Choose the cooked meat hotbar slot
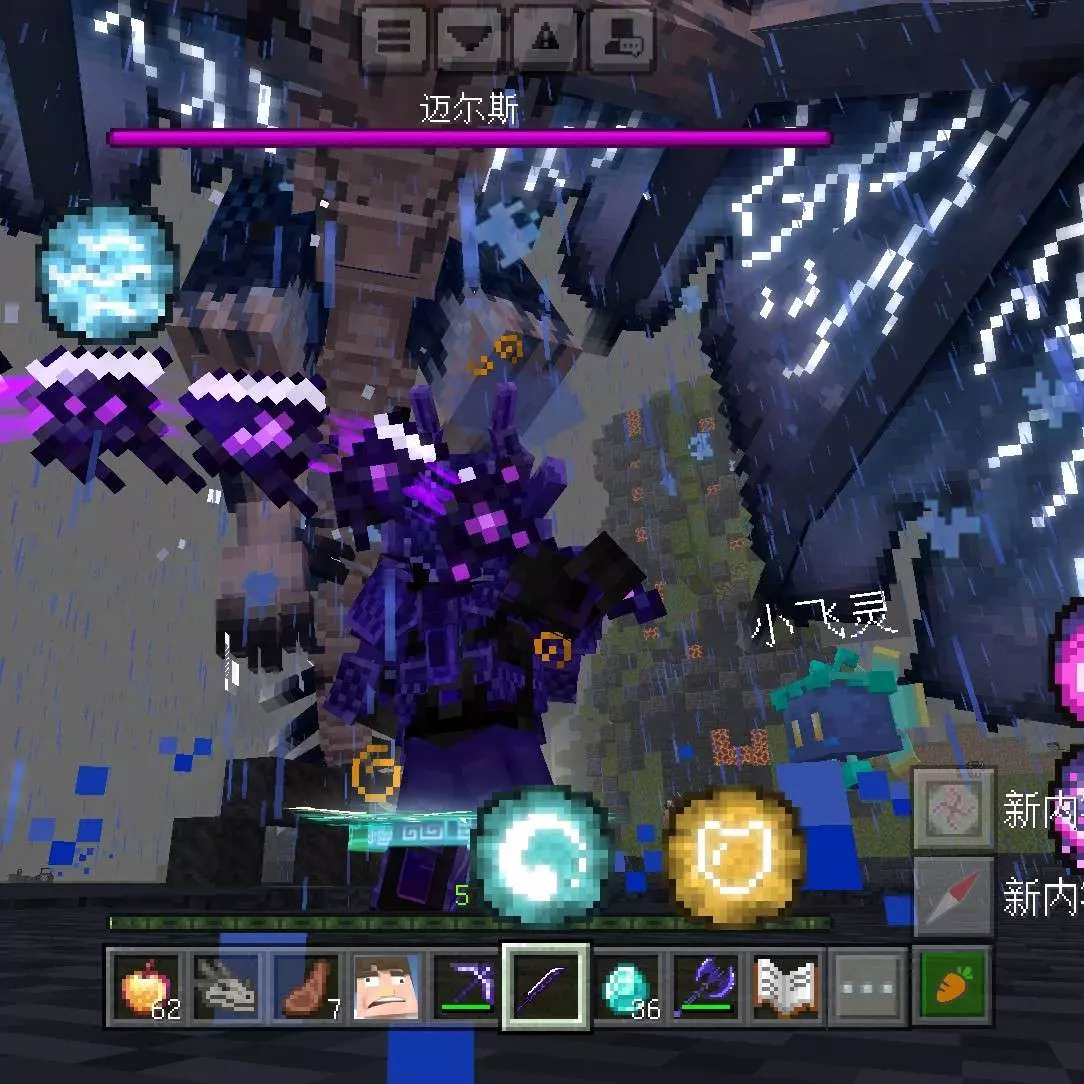 click(x=307, y=987)
